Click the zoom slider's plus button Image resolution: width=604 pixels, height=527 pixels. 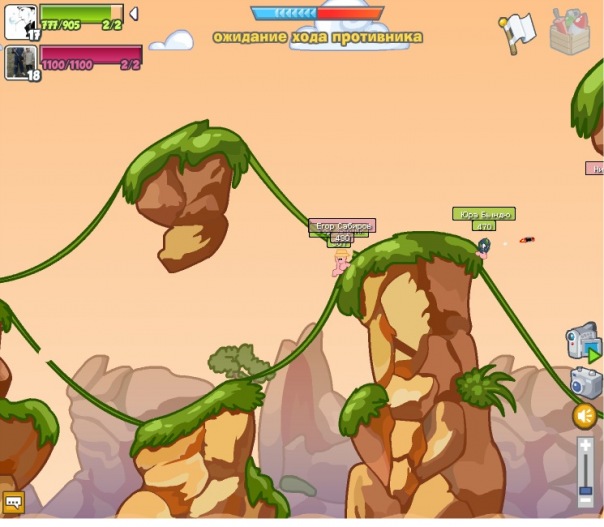tap(586, 445)
